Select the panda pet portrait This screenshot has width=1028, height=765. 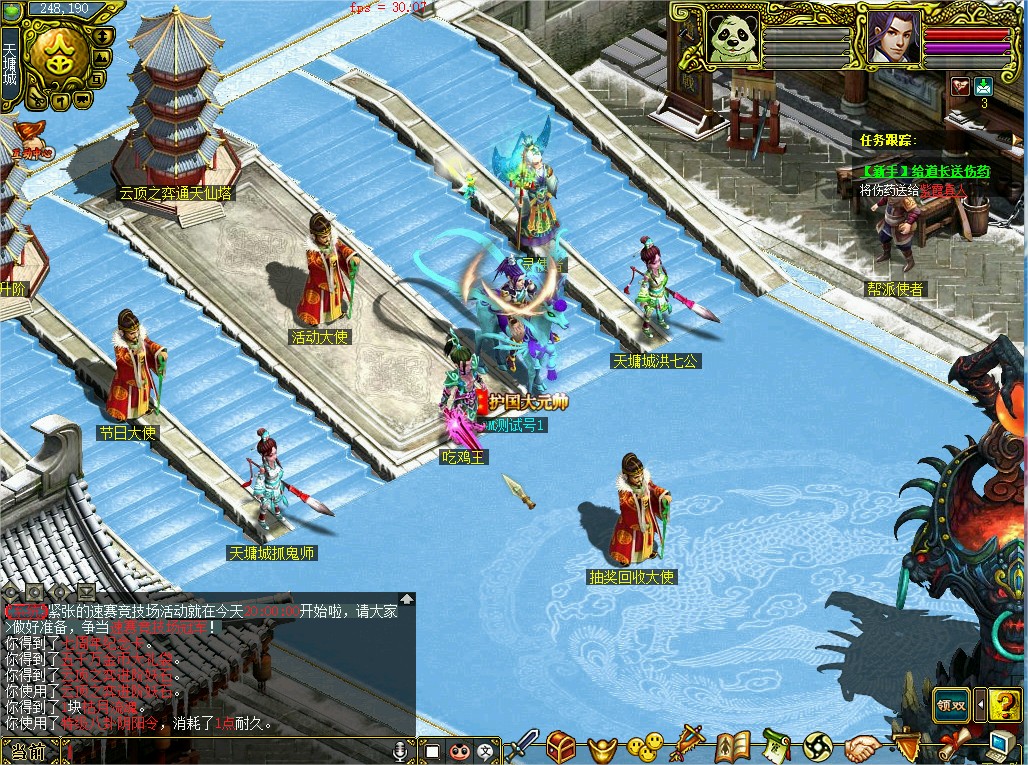735,37
